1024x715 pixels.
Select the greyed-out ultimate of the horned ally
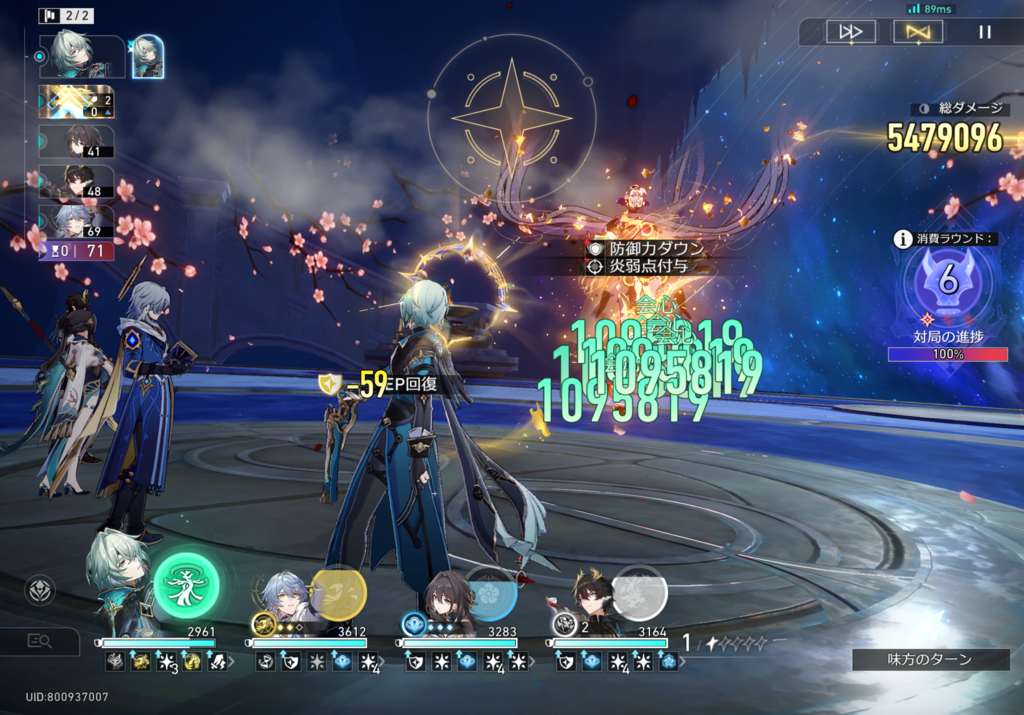point(639,593)
